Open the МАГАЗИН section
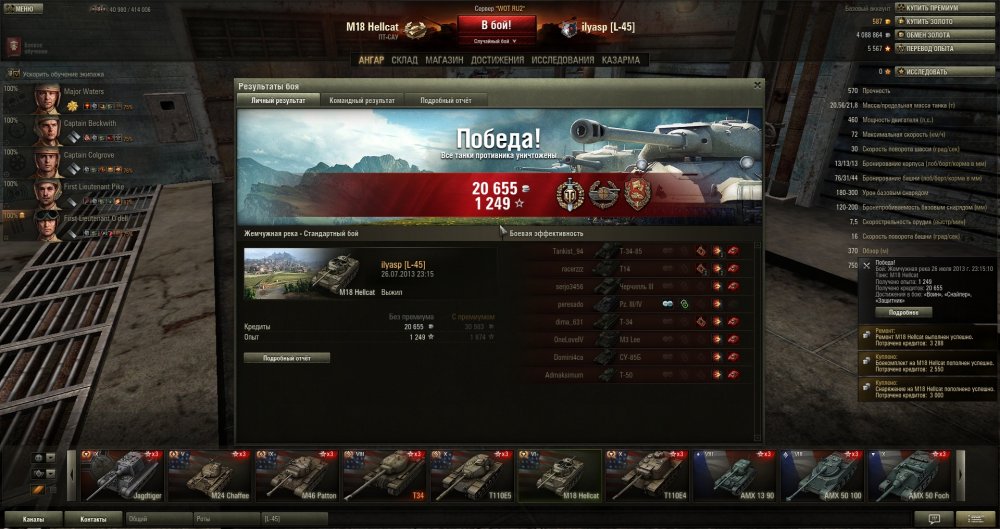This screenshot has height=529, width=1000. tap(443, 60)
